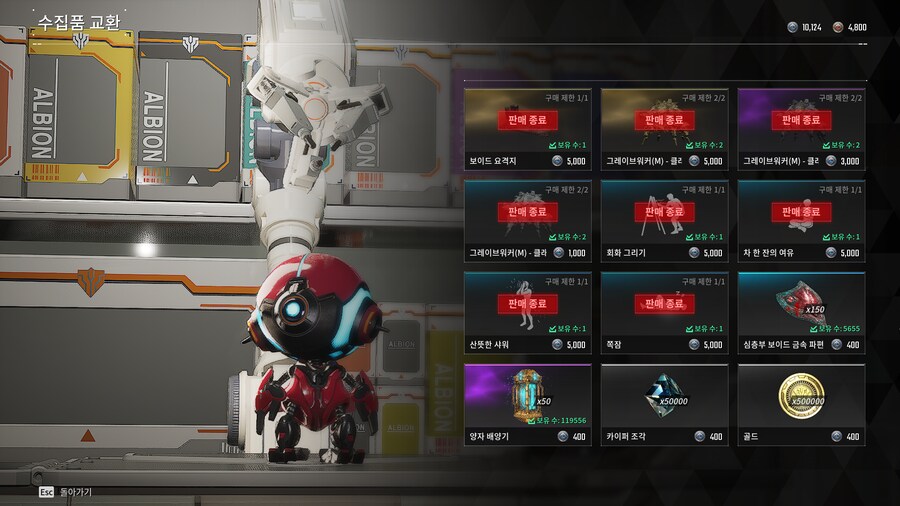Pick the 그레이브워커(M) item priced 1,000

pyautogui.click(x=528, y=220)
